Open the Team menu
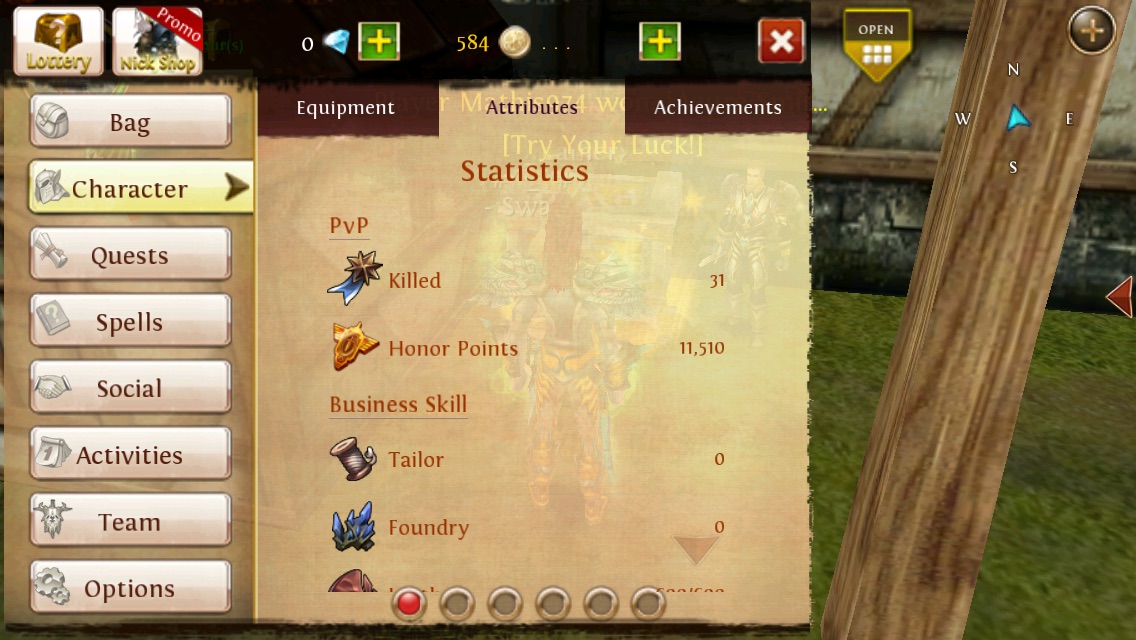The height and width of the screenshot is (640, 1136). pyautogui.click(x=130, y=522)
